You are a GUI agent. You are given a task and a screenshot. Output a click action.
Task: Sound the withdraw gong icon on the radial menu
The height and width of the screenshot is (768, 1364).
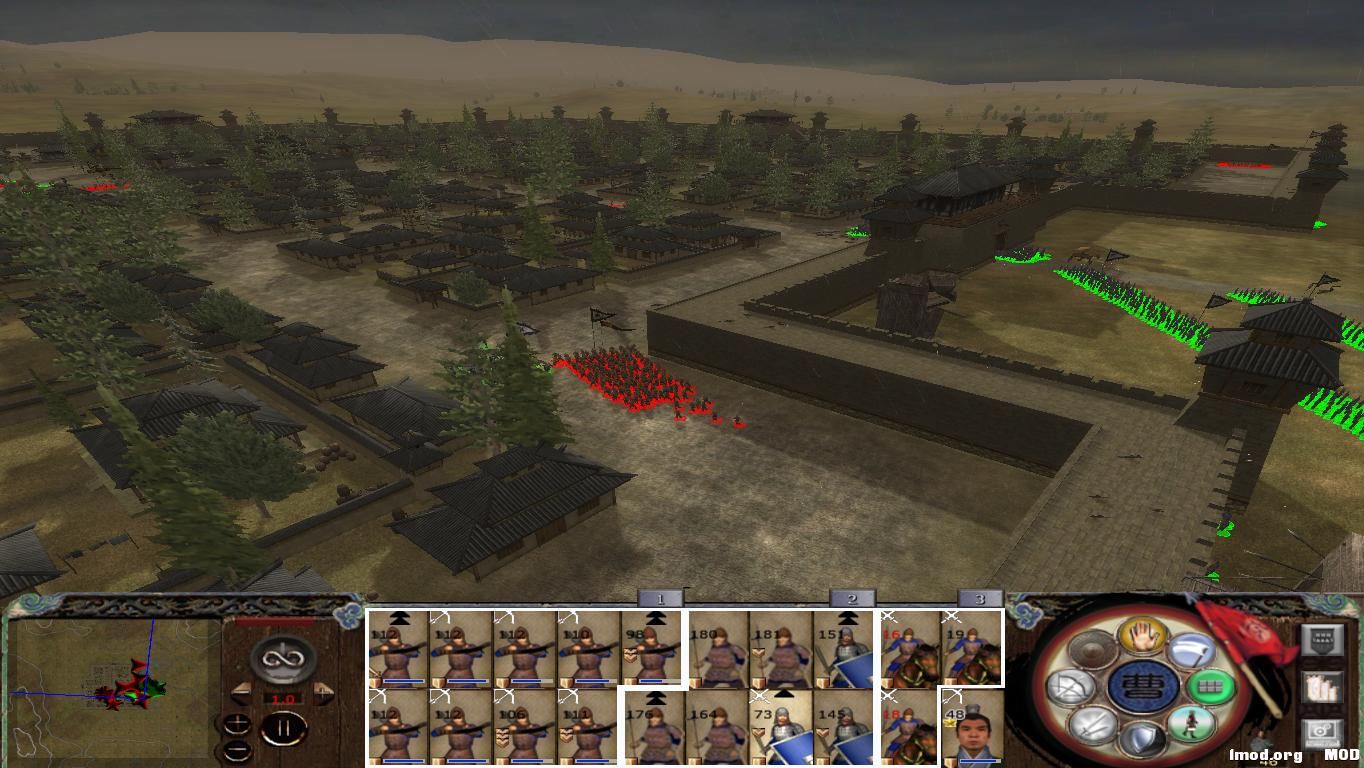point(1092,651)
